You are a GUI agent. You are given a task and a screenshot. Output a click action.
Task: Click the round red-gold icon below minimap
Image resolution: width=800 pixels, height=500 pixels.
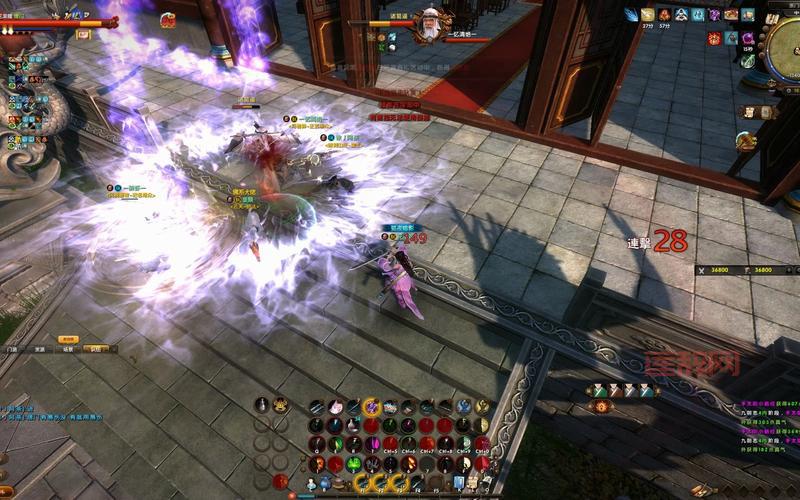pyautogui.click(x=745, y=141)
